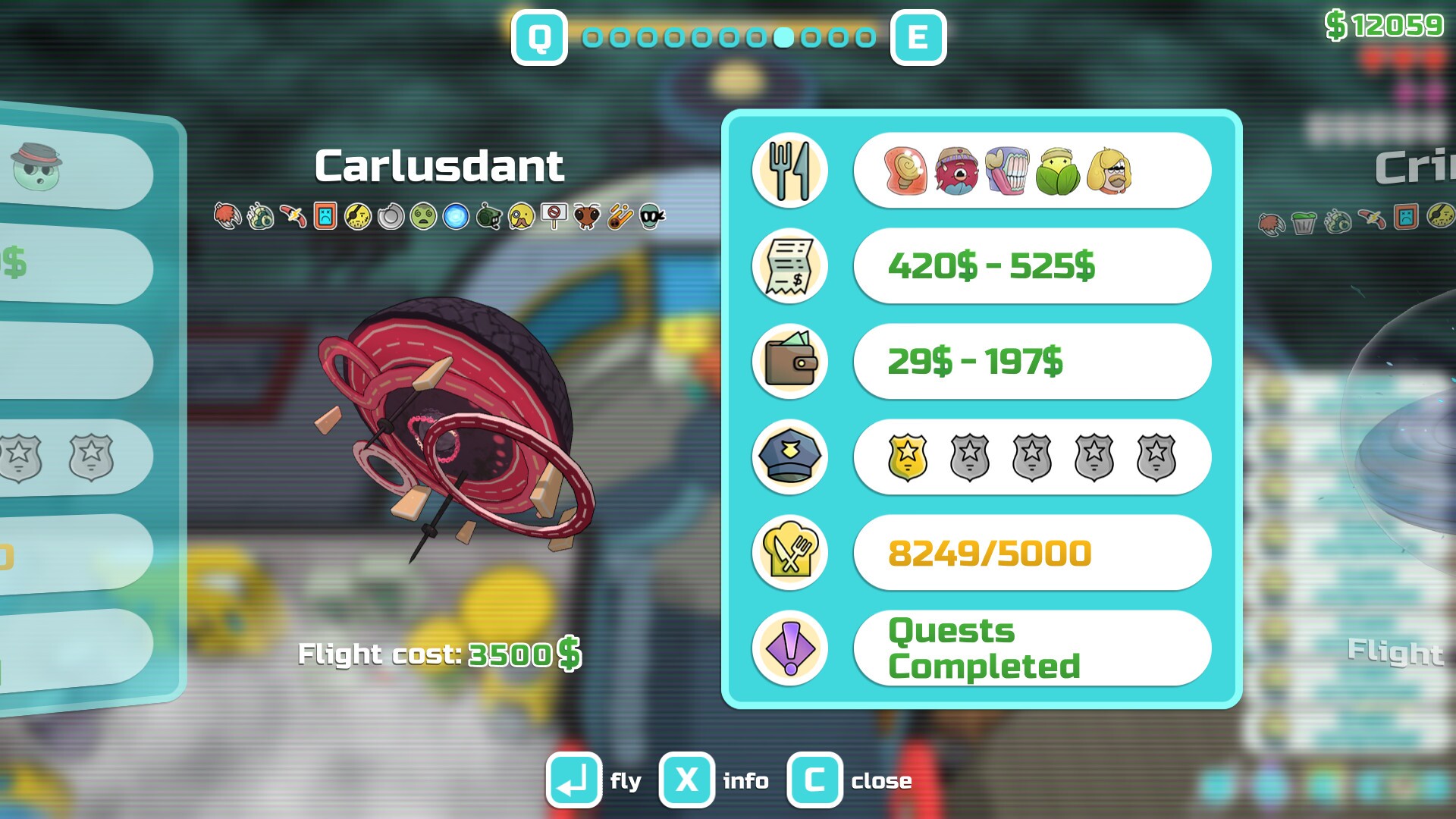Open the planet info screen

coord(685,780)
